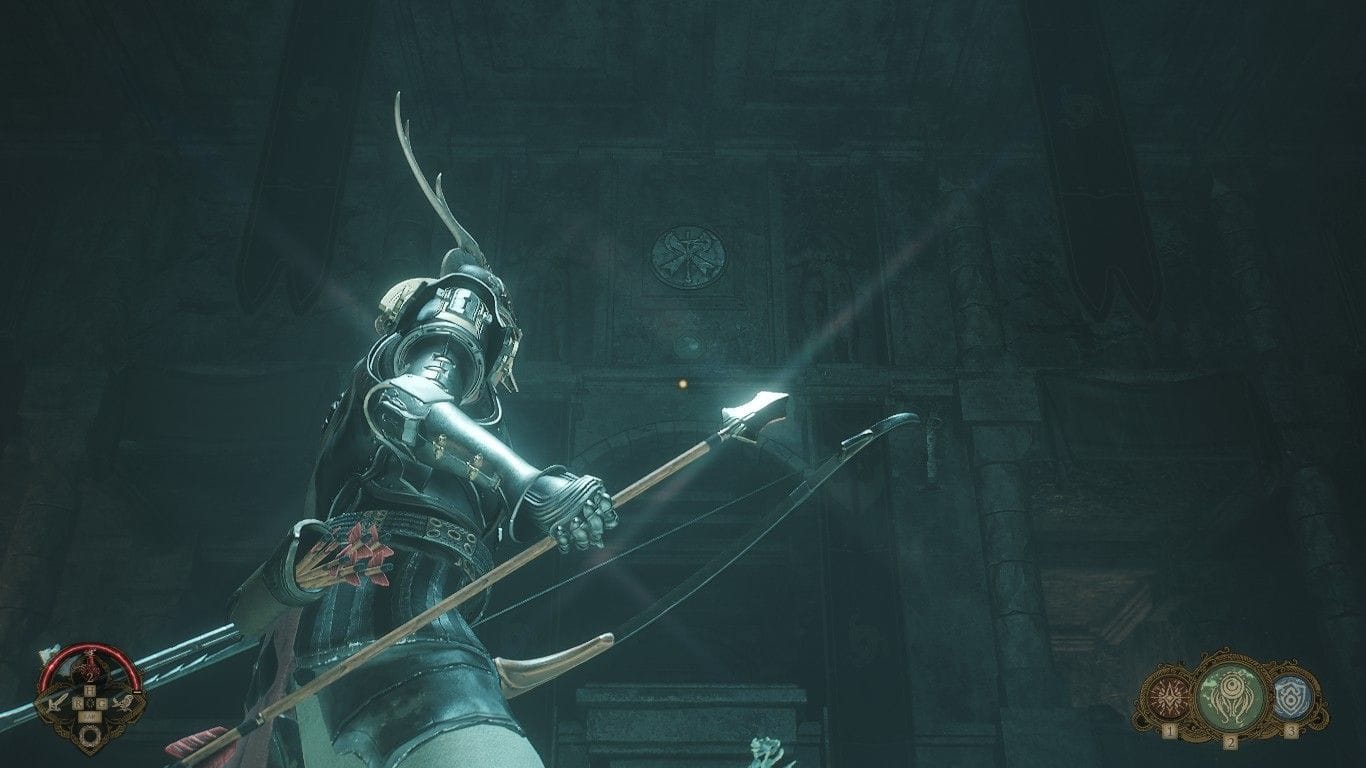Click the H key slot on the ability cross
1366x768 pixels.
coord(92,690)
